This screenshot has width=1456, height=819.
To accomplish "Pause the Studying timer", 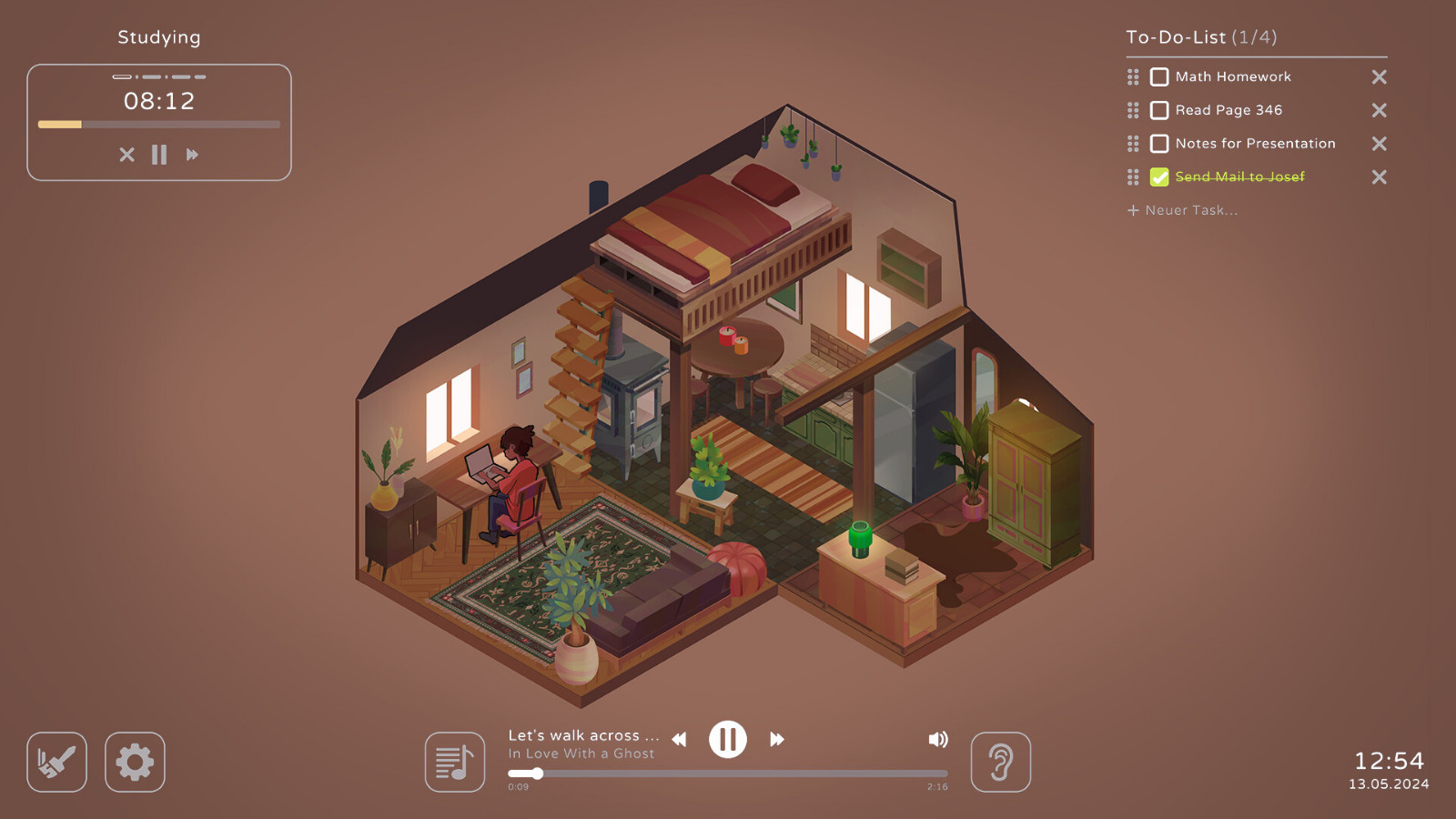I will (x=159, y=155).
